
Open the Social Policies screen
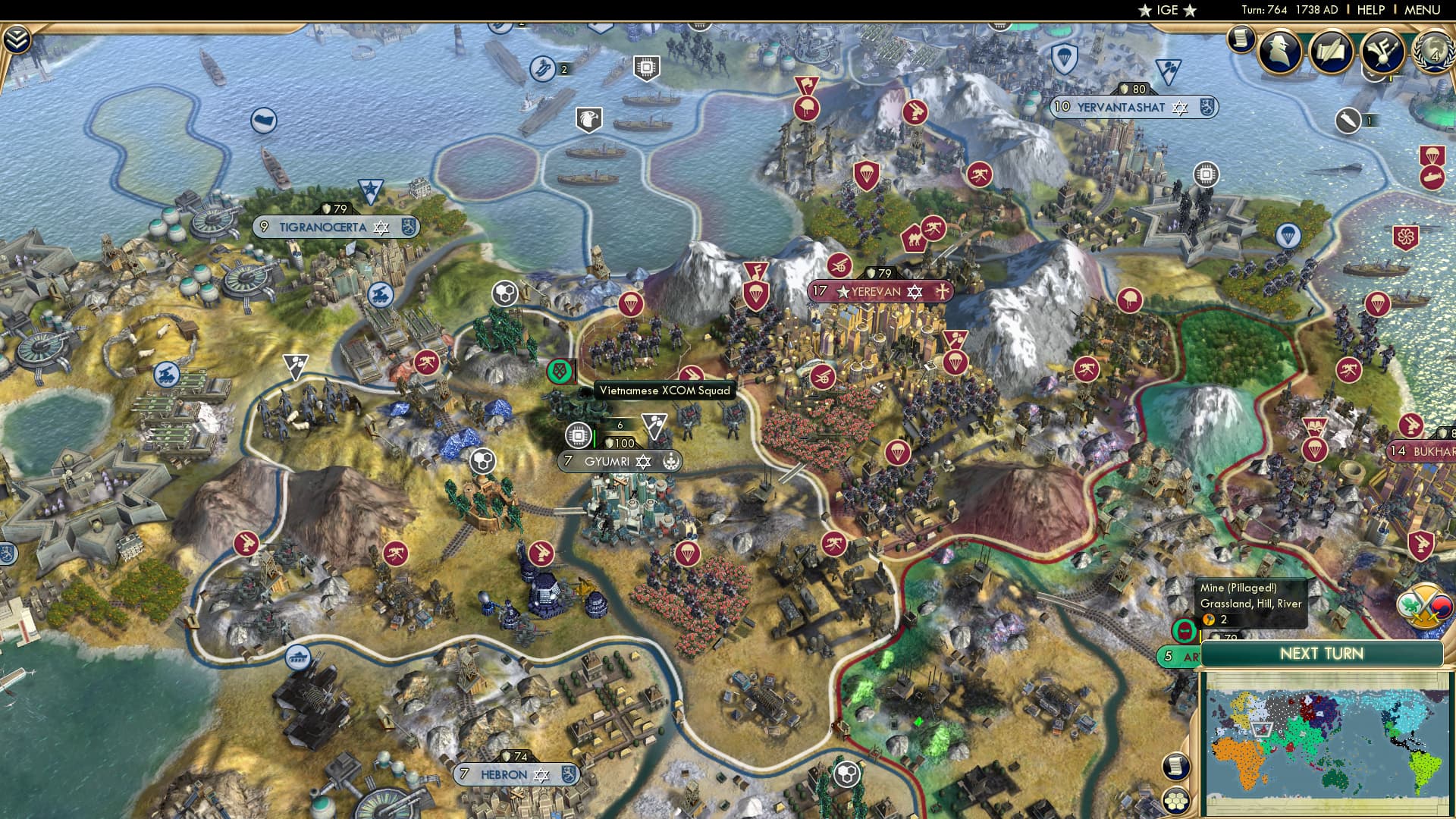[x=1329, y=52]
